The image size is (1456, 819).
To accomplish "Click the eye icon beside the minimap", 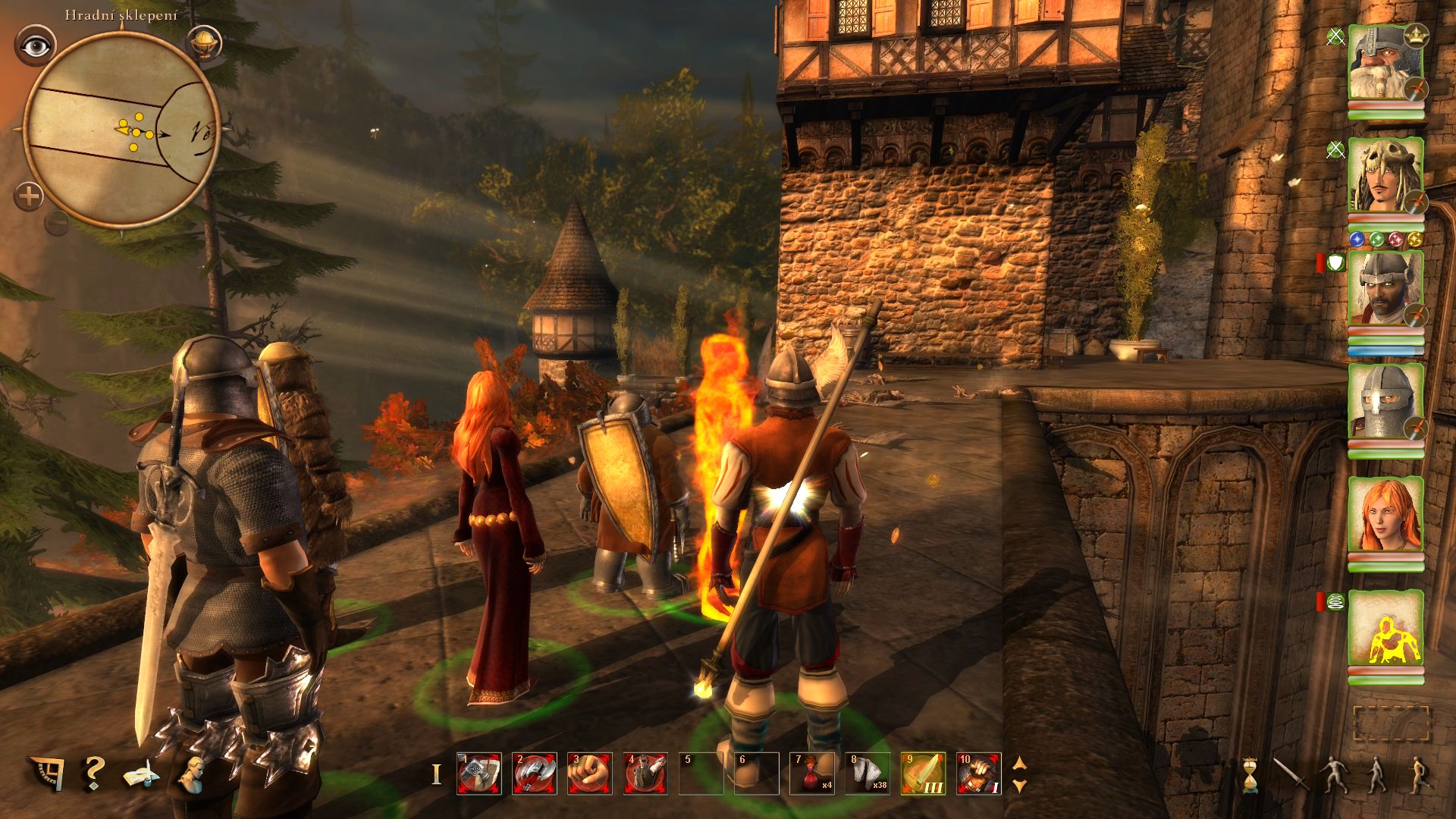I will pos(35,46).
